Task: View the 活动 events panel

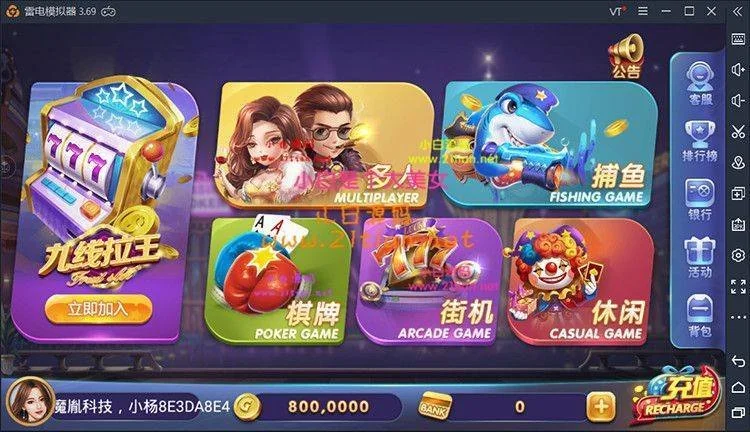Action: coord(699,256)
